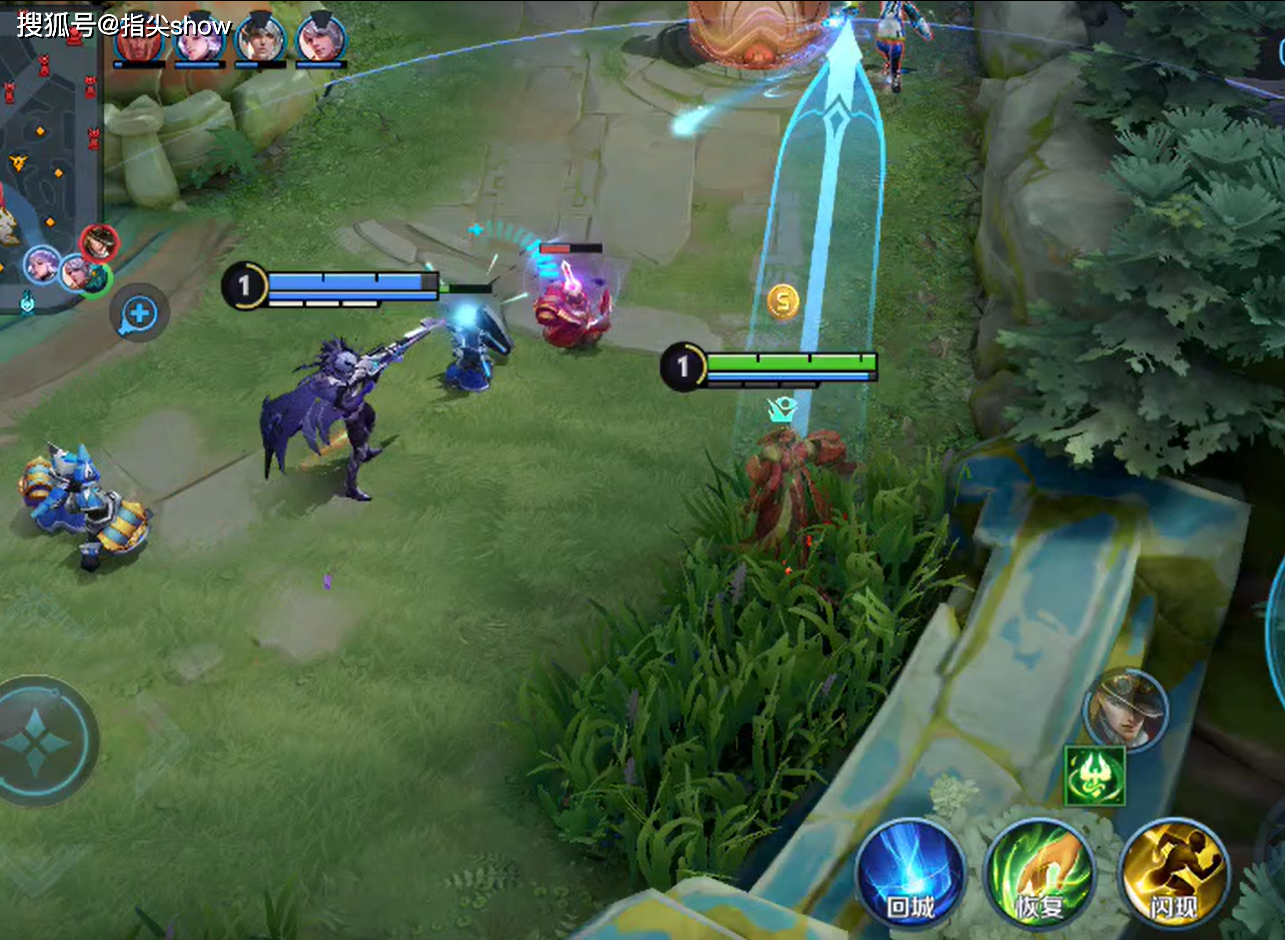Tap the green trident item icon
This screenshot has height=940, width=1285.
1094,775
